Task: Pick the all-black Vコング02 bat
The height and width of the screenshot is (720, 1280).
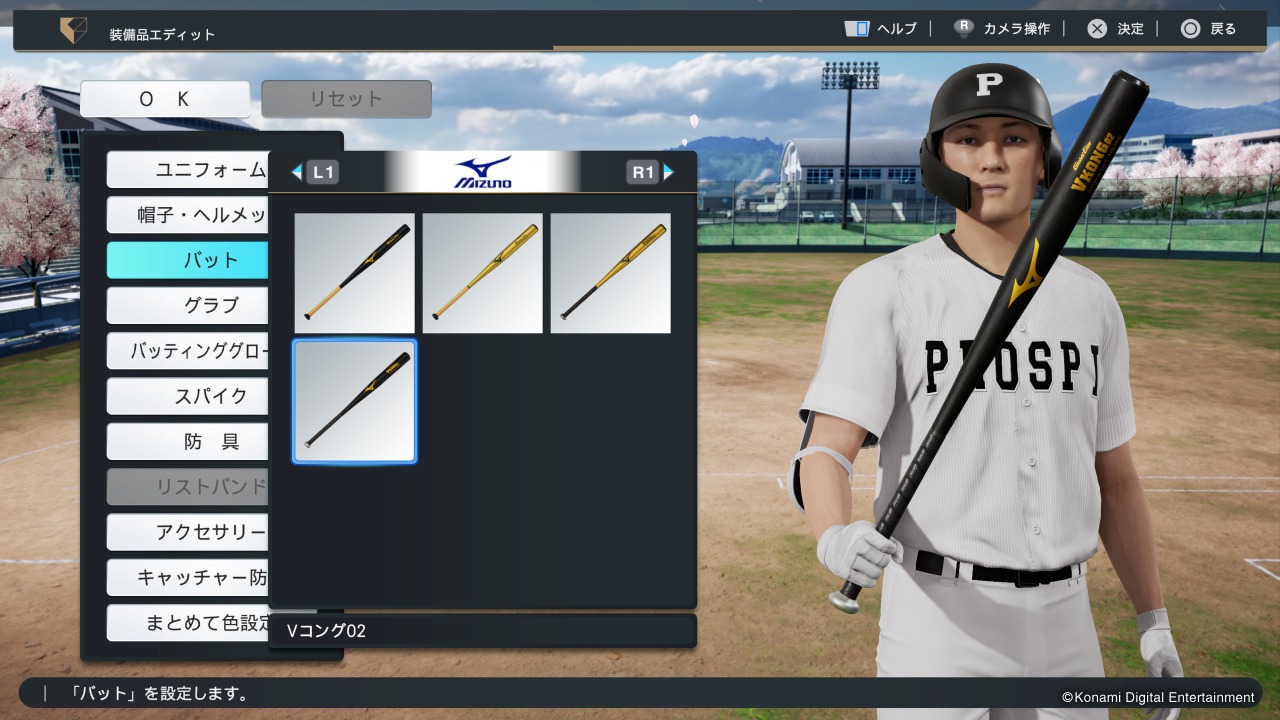Action: (354, 401)
